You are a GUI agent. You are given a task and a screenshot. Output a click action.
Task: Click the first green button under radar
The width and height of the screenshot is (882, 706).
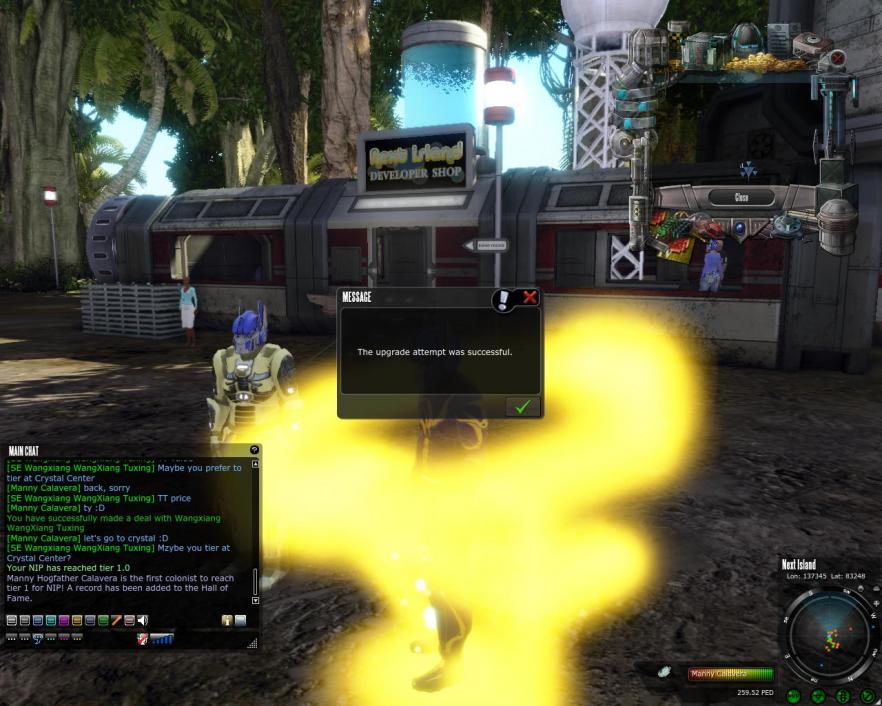(794, 695)
